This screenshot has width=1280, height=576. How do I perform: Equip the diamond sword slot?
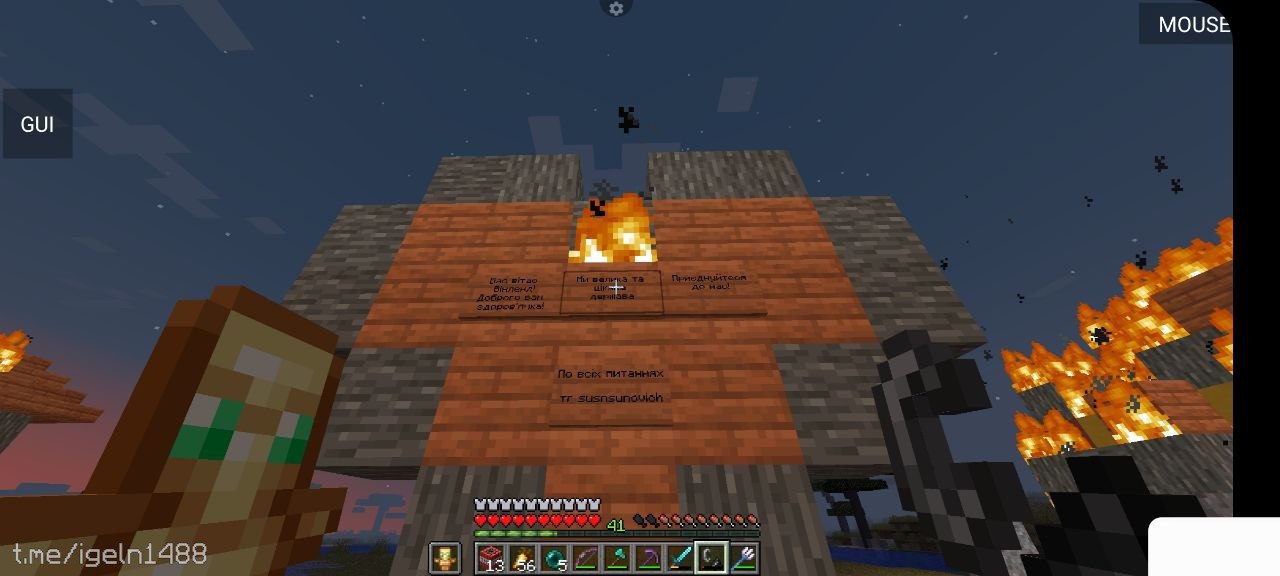(x=679, y=557)
